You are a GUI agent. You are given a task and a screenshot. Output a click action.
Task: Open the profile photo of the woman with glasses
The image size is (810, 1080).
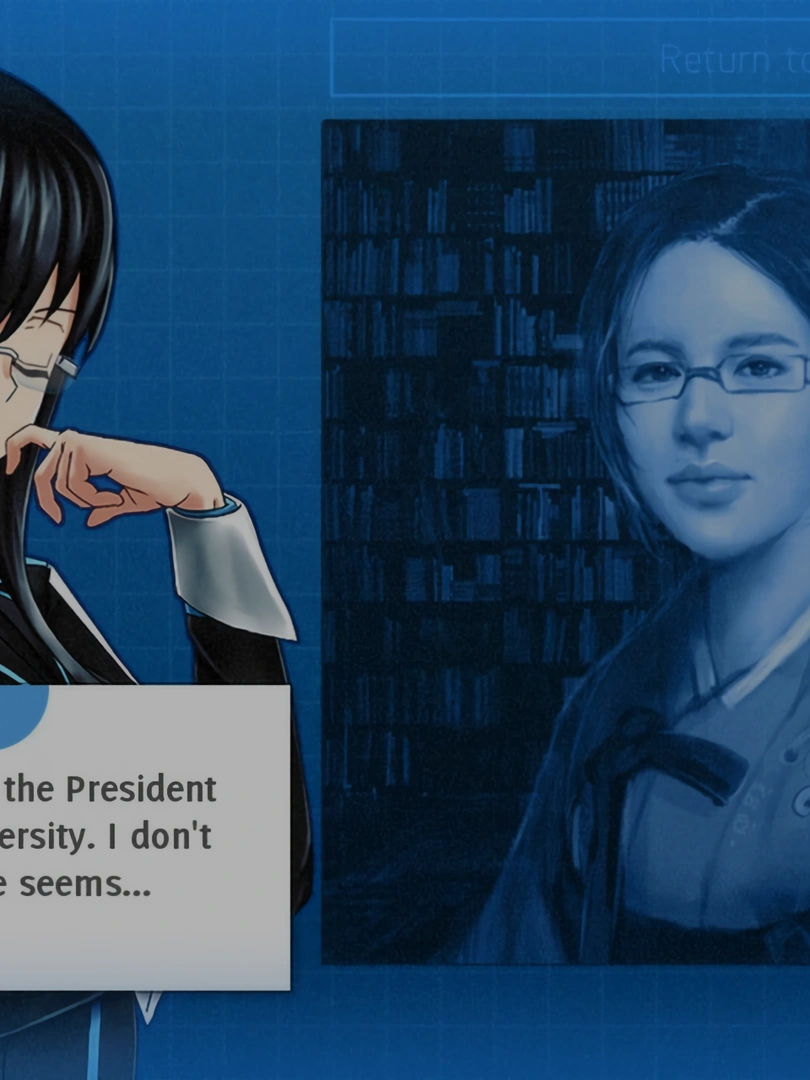click(566, 541)
